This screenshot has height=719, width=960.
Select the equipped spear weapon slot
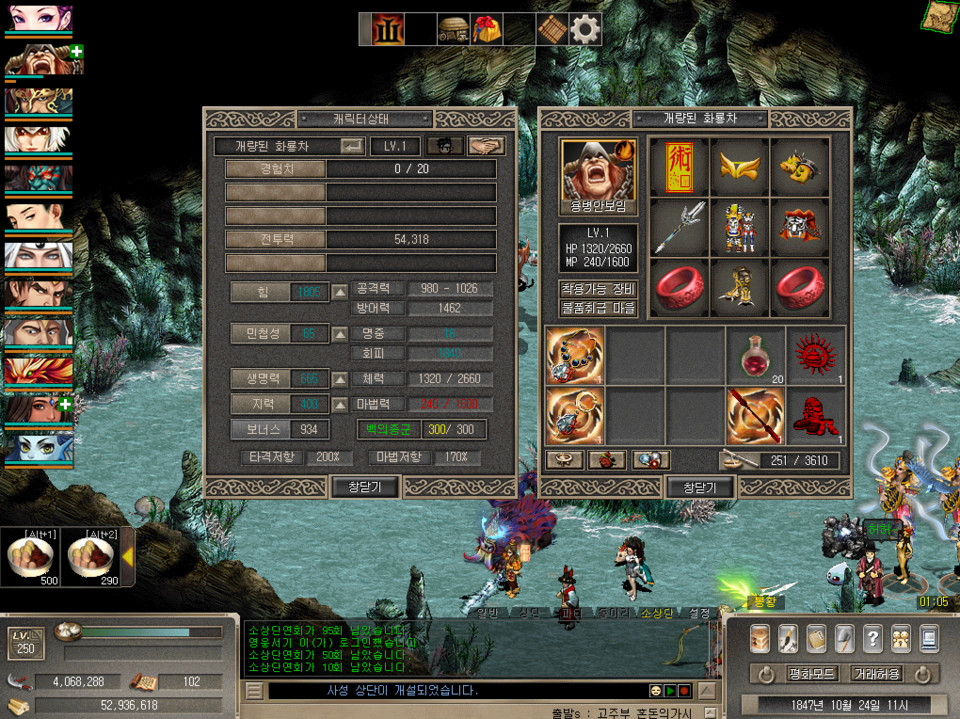pyautogui.click(x=678, y=229)
